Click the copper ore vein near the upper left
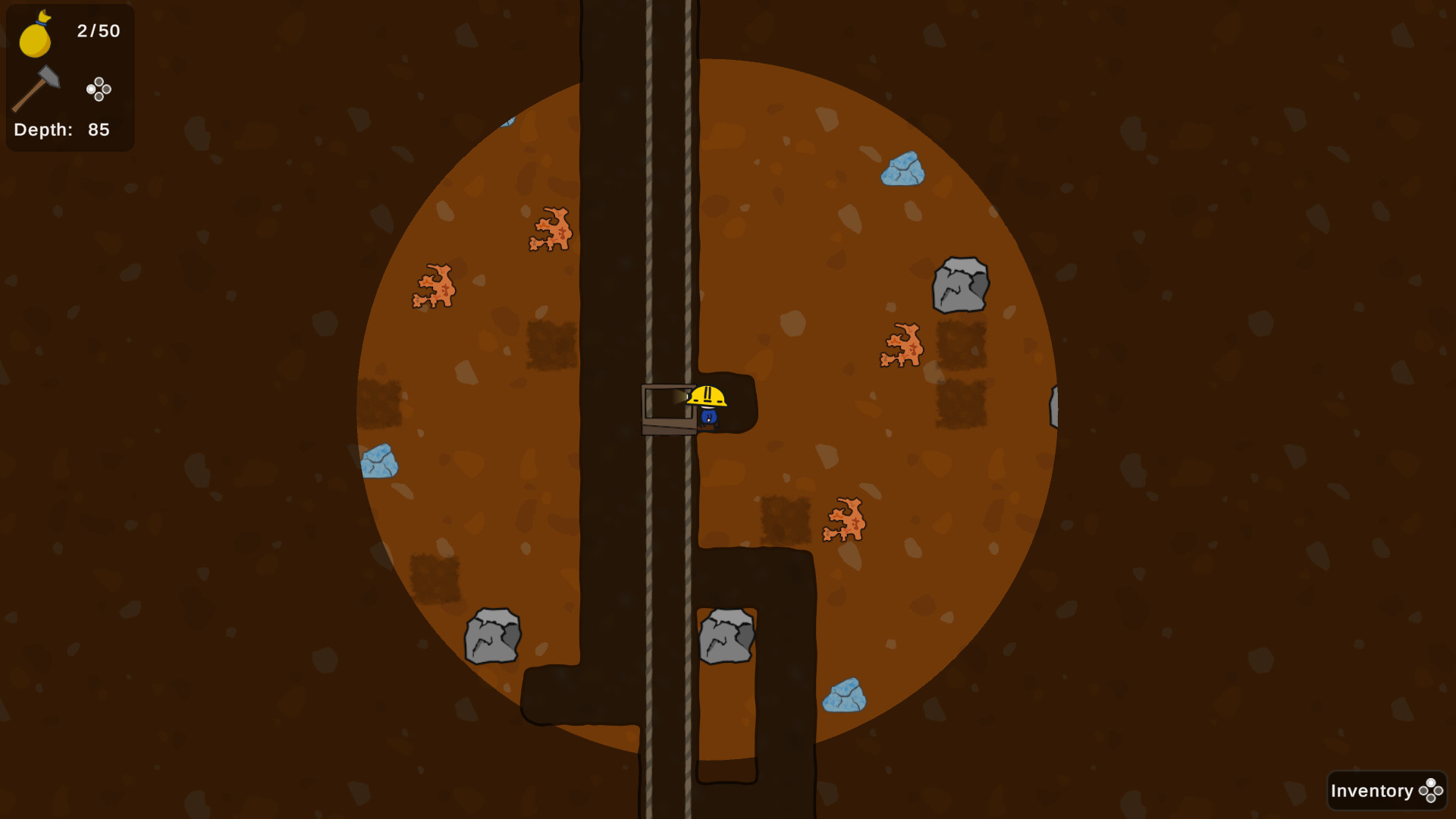Viewport: 1456px width, 819px height. point(551,227)
